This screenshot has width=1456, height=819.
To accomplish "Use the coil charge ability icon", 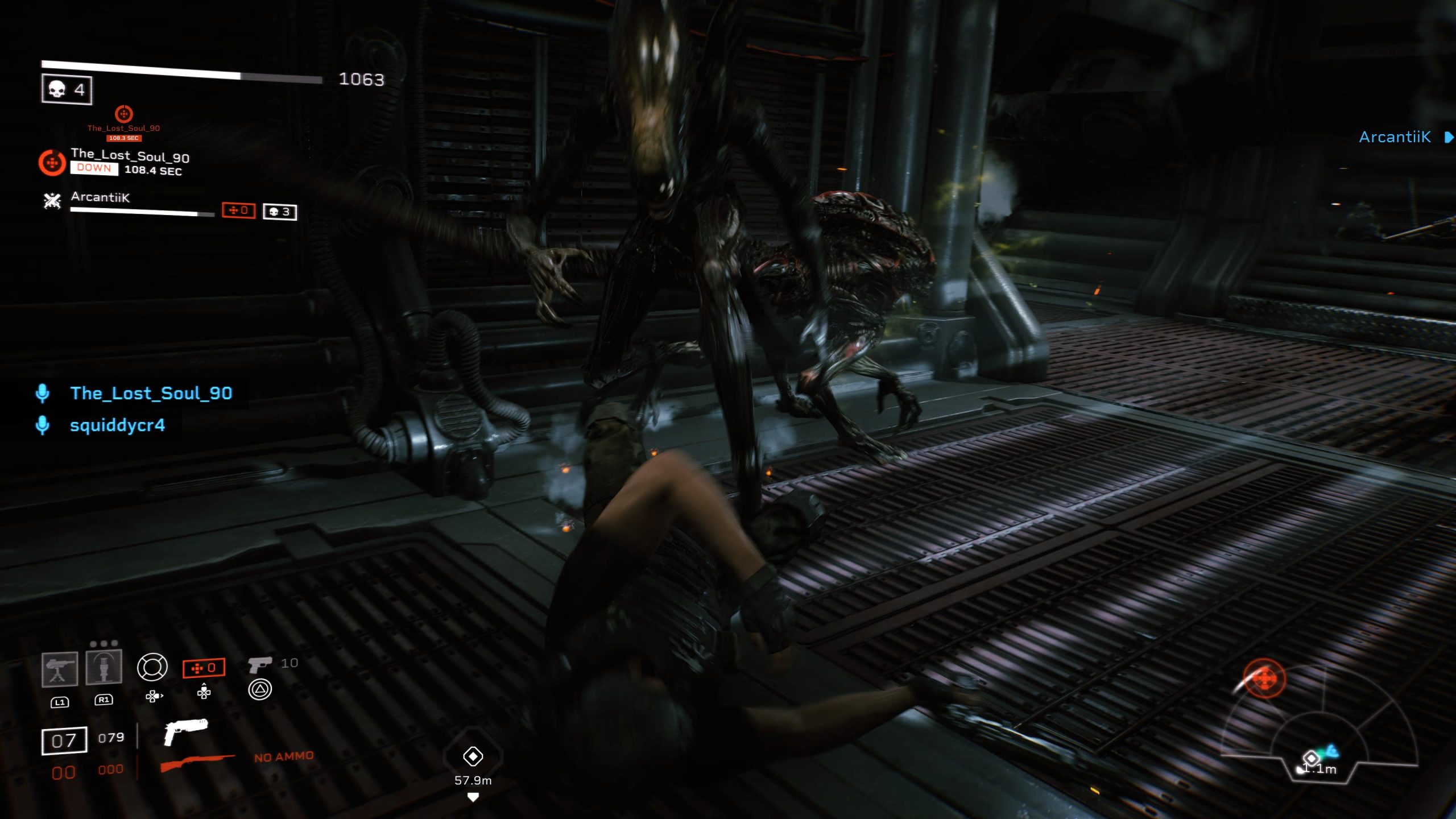I will [104, 667].
